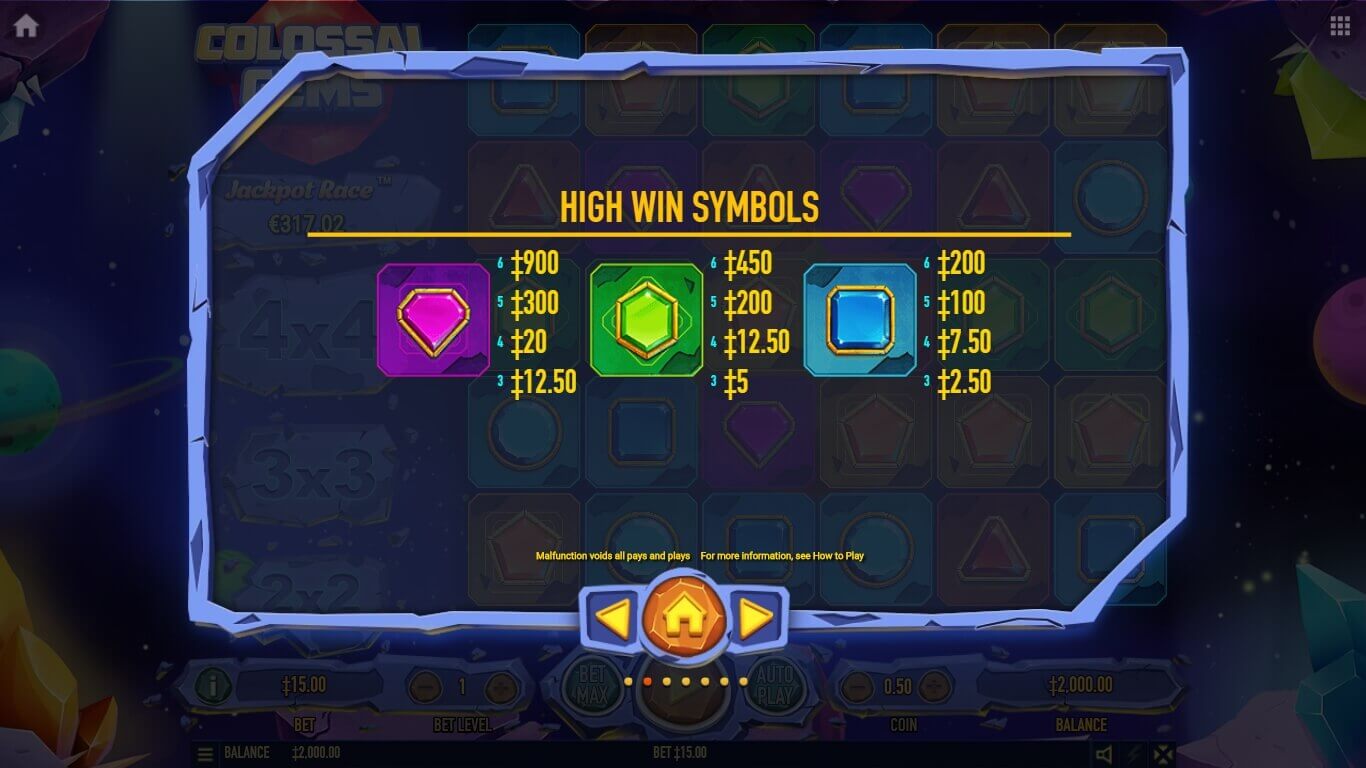
Task: Toggle fullscreen with the arrows icon
Action: (1163, 754)
